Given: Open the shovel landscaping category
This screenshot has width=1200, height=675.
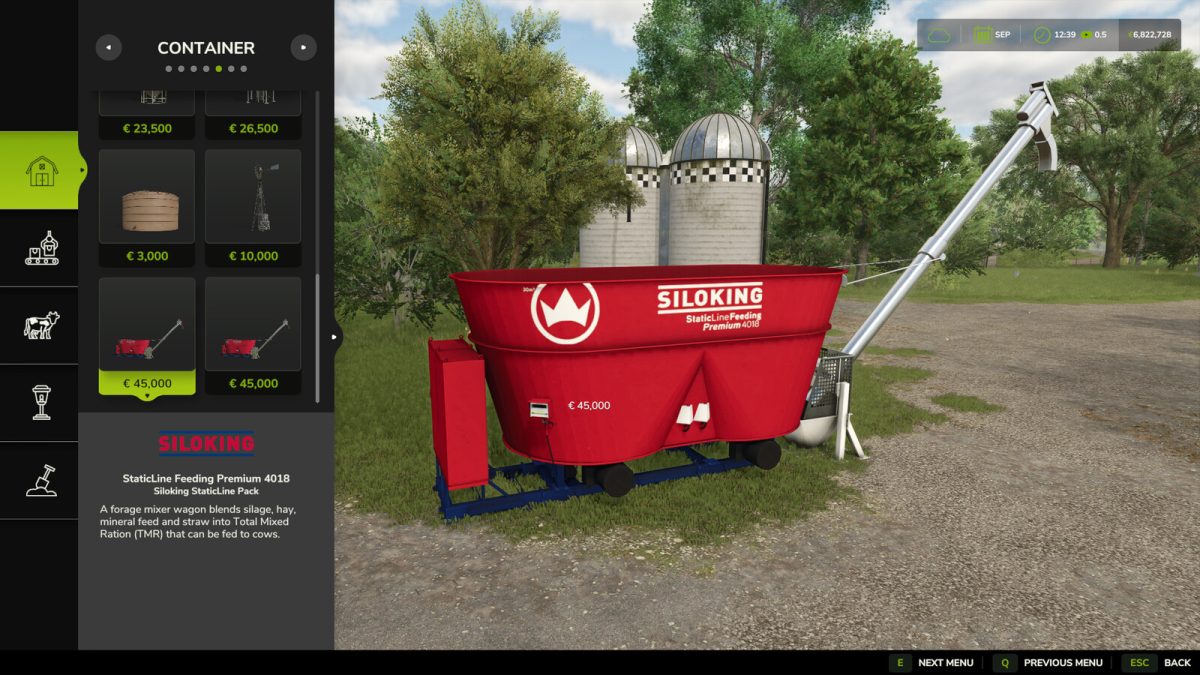Looking at the screenshot, I should click(40, 480).
